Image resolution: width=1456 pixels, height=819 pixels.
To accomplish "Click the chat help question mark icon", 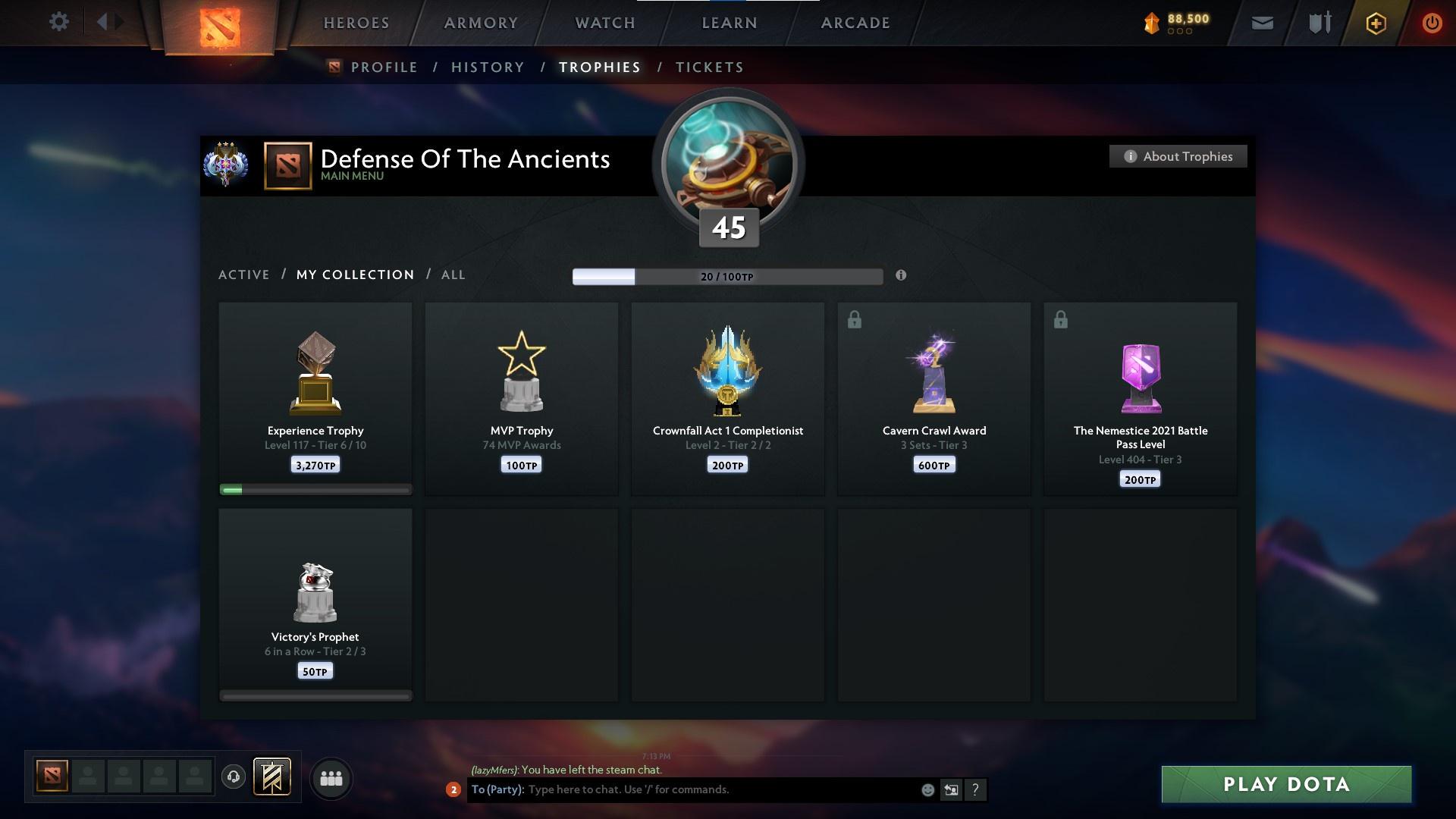I will 976,789.
